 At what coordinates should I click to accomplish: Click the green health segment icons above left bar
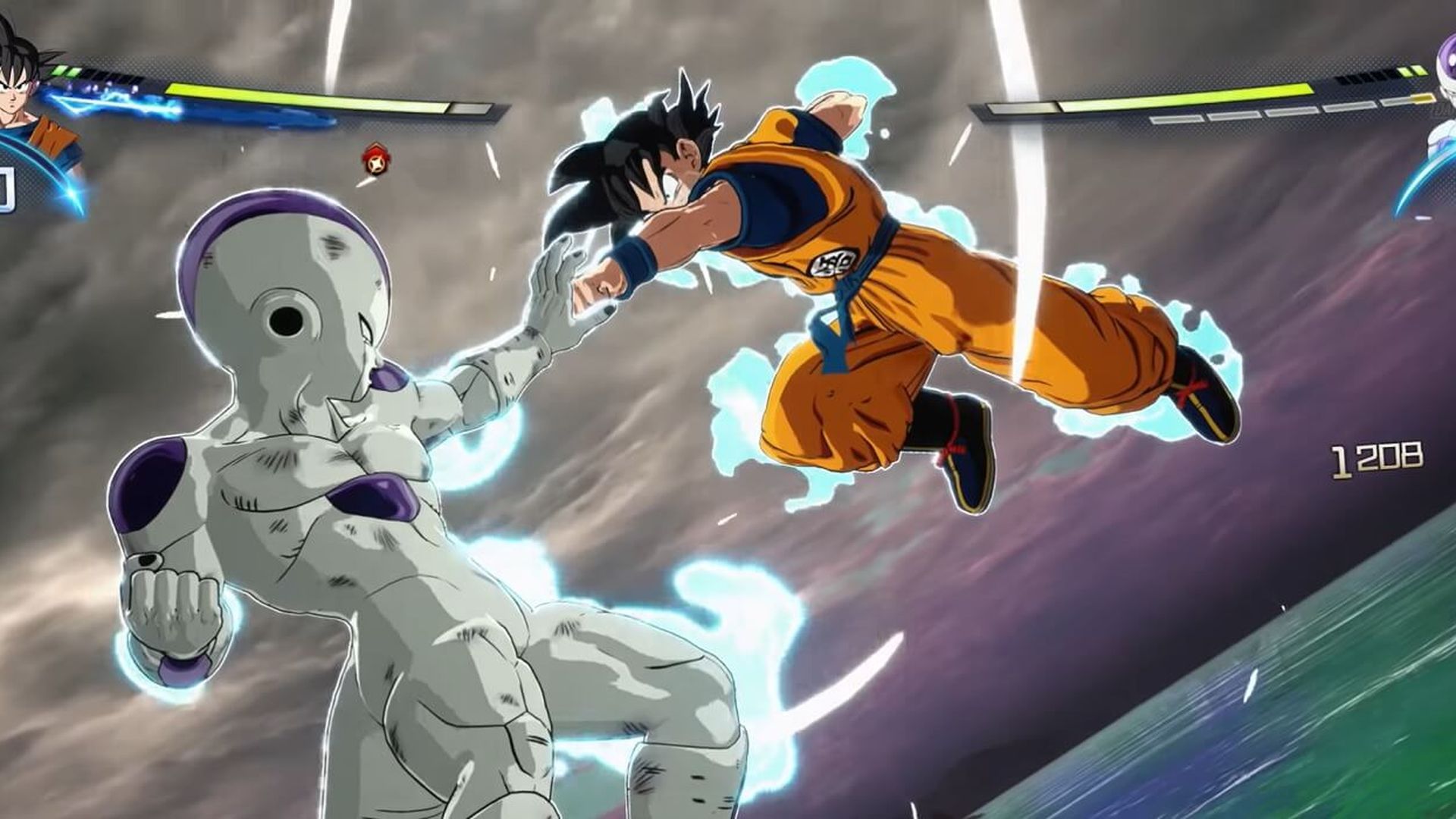click(65, 71)
